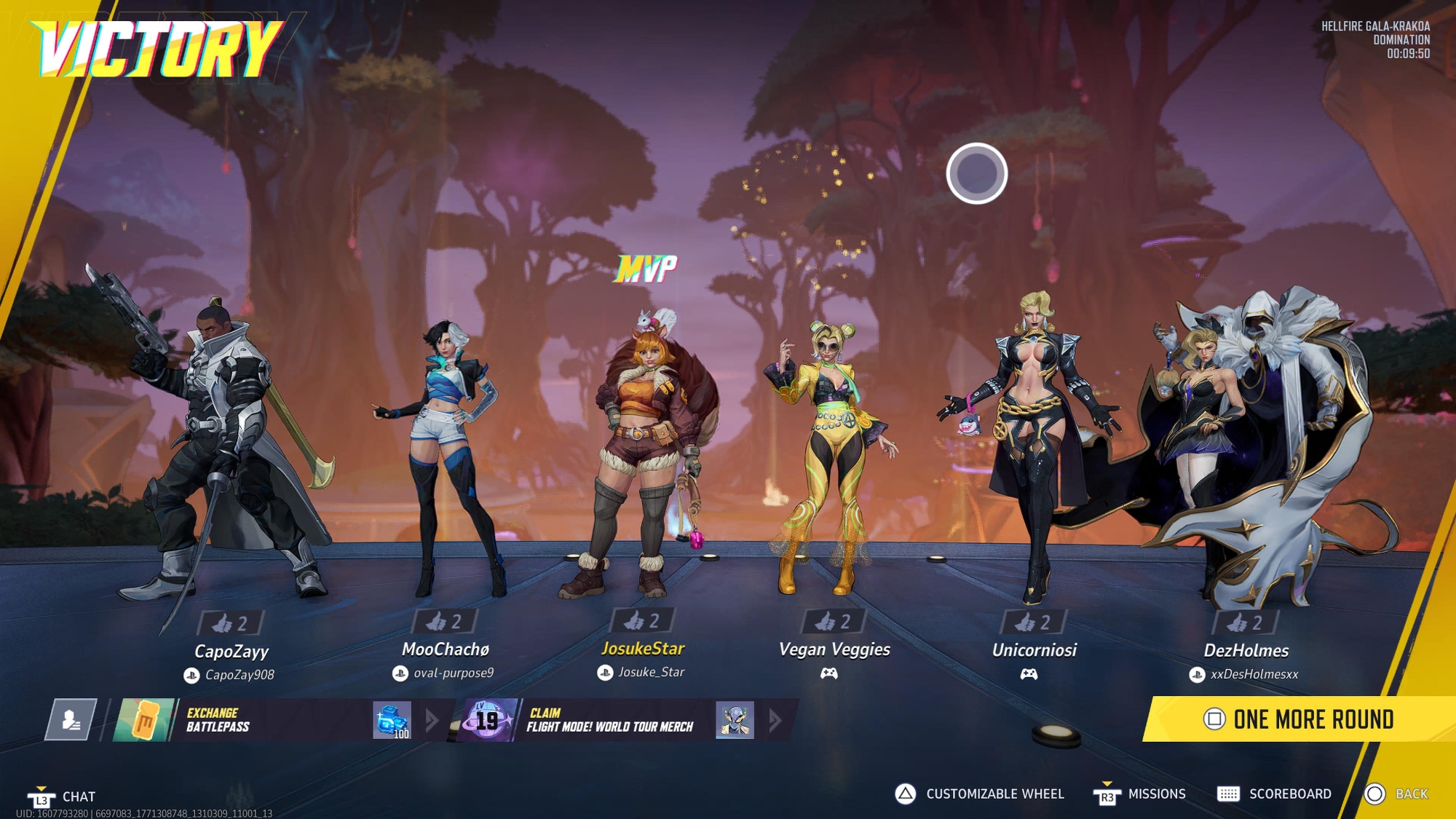Like MooChachø's performance

(x=444, y=622)
